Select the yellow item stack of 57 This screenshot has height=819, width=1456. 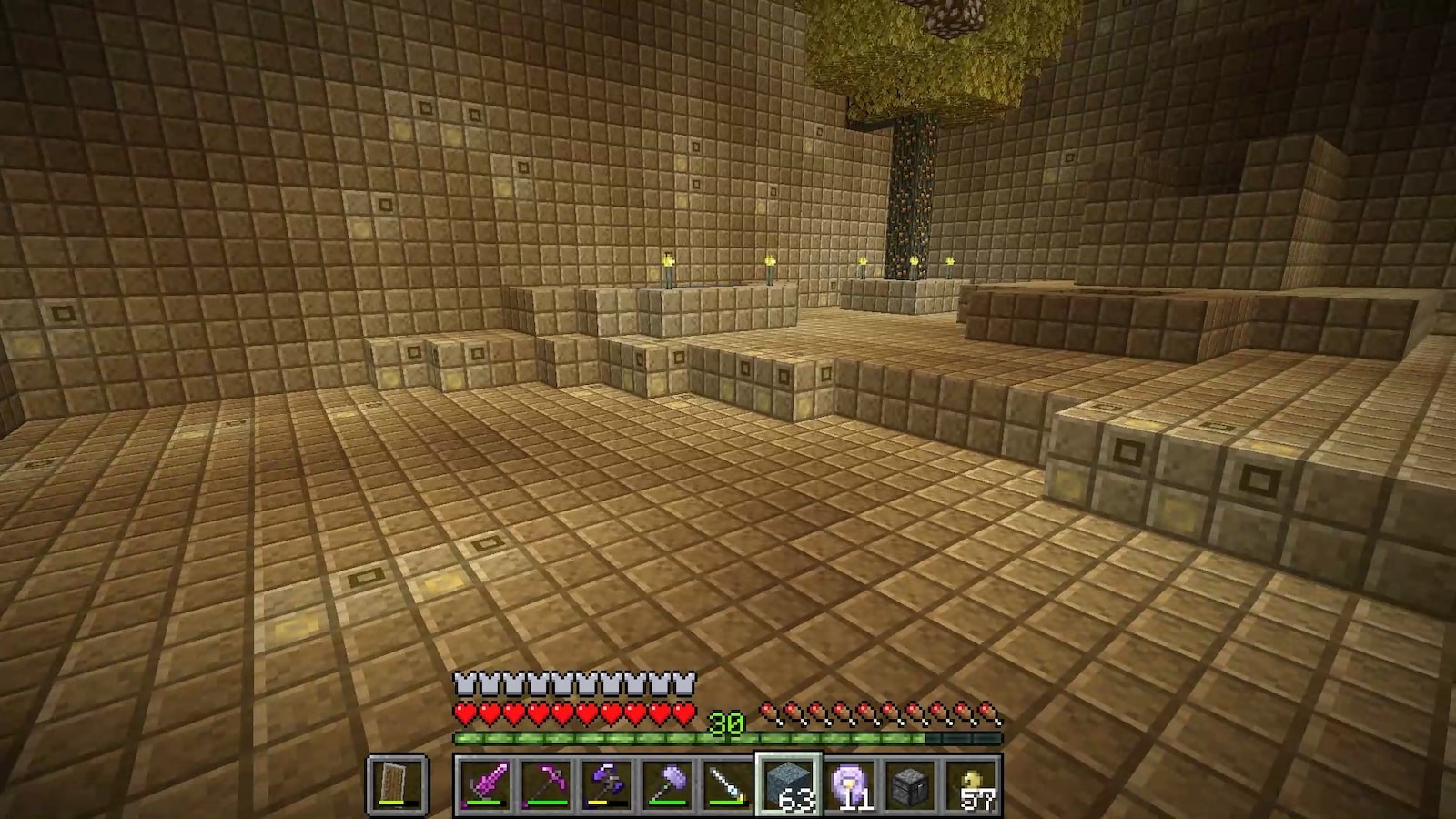tap(971, 784)
